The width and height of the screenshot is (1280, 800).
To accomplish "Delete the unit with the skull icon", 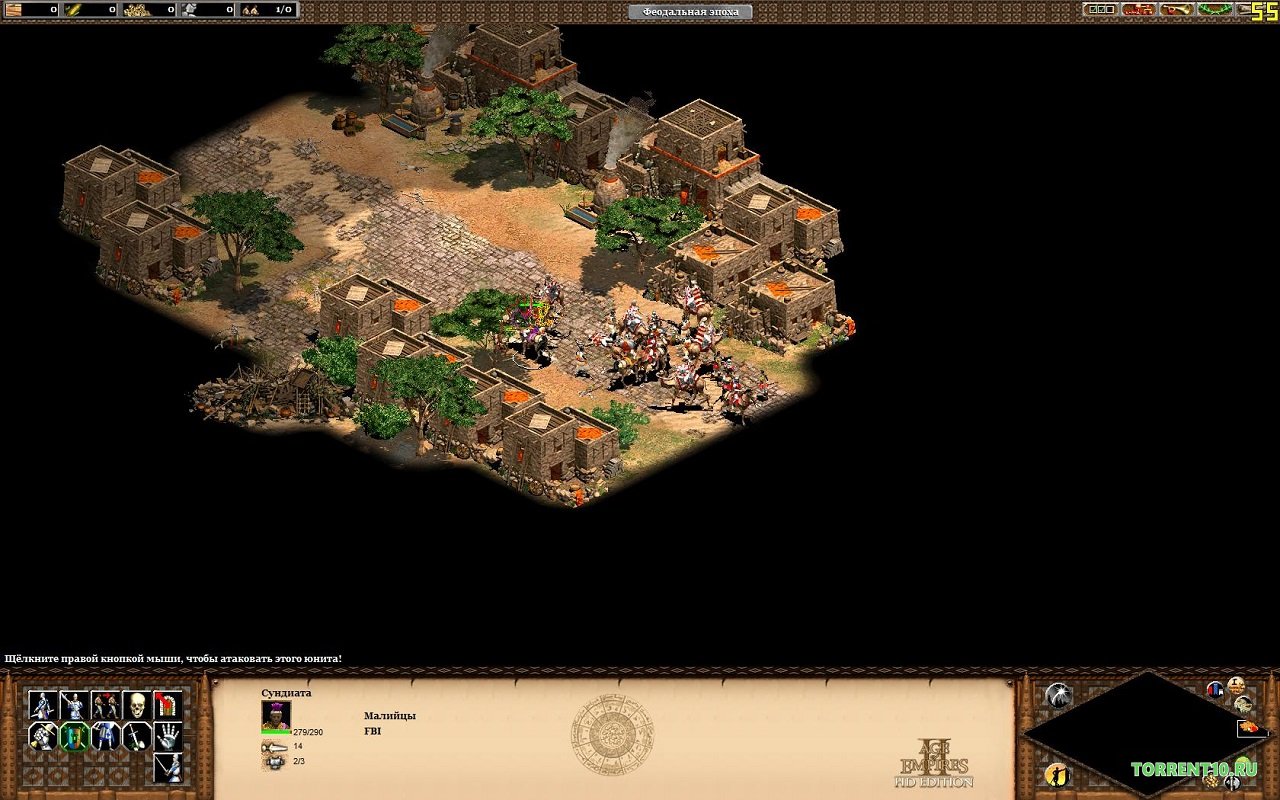I will tap(137, 705).
